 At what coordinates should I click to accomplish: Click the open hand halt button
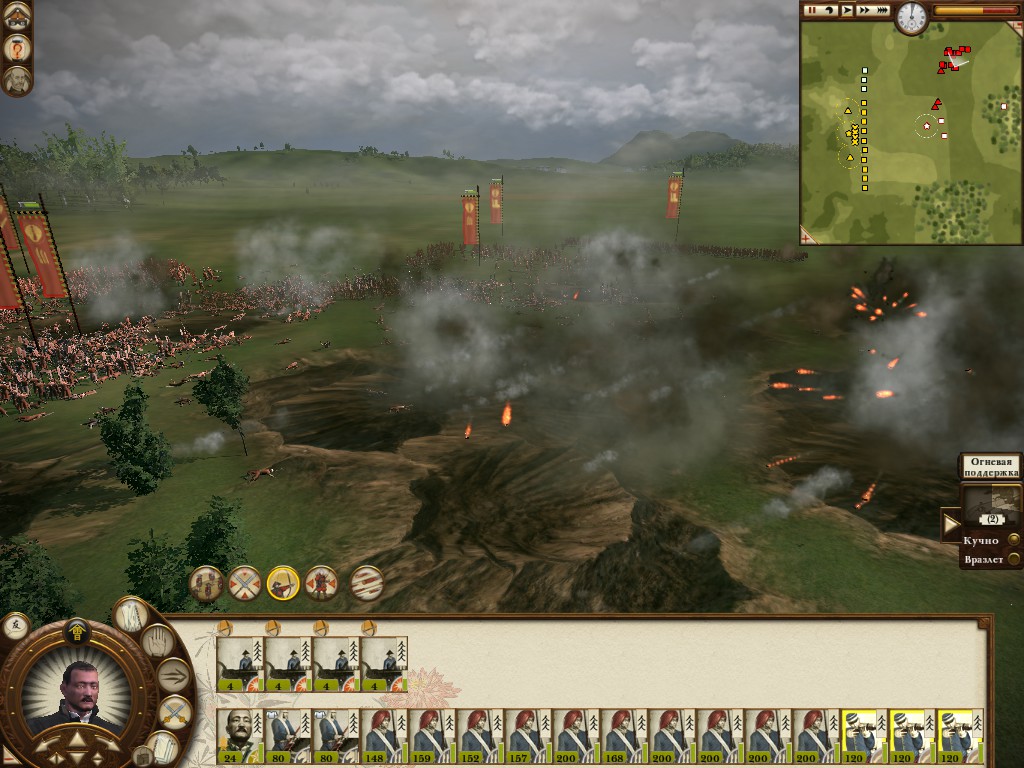(157, 640)
